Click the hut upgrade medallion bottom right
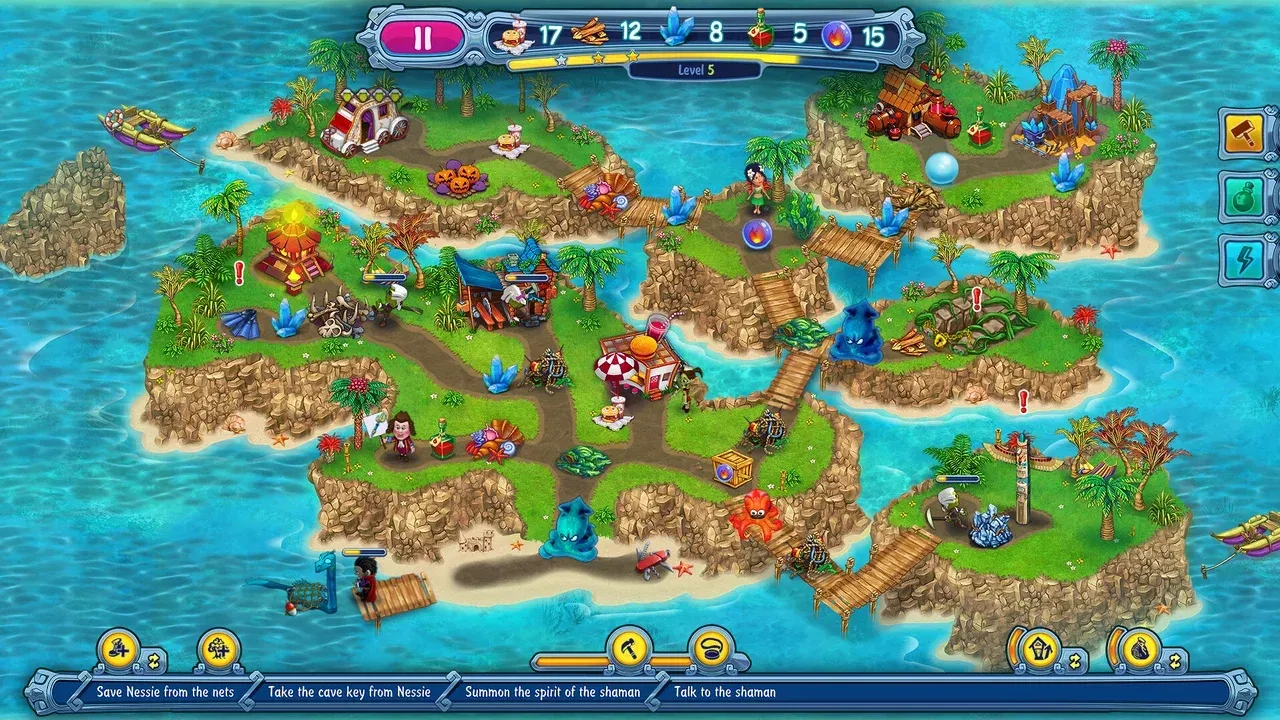The image size is (1280, 720). pyautogui.click(x=1040, y=650)
